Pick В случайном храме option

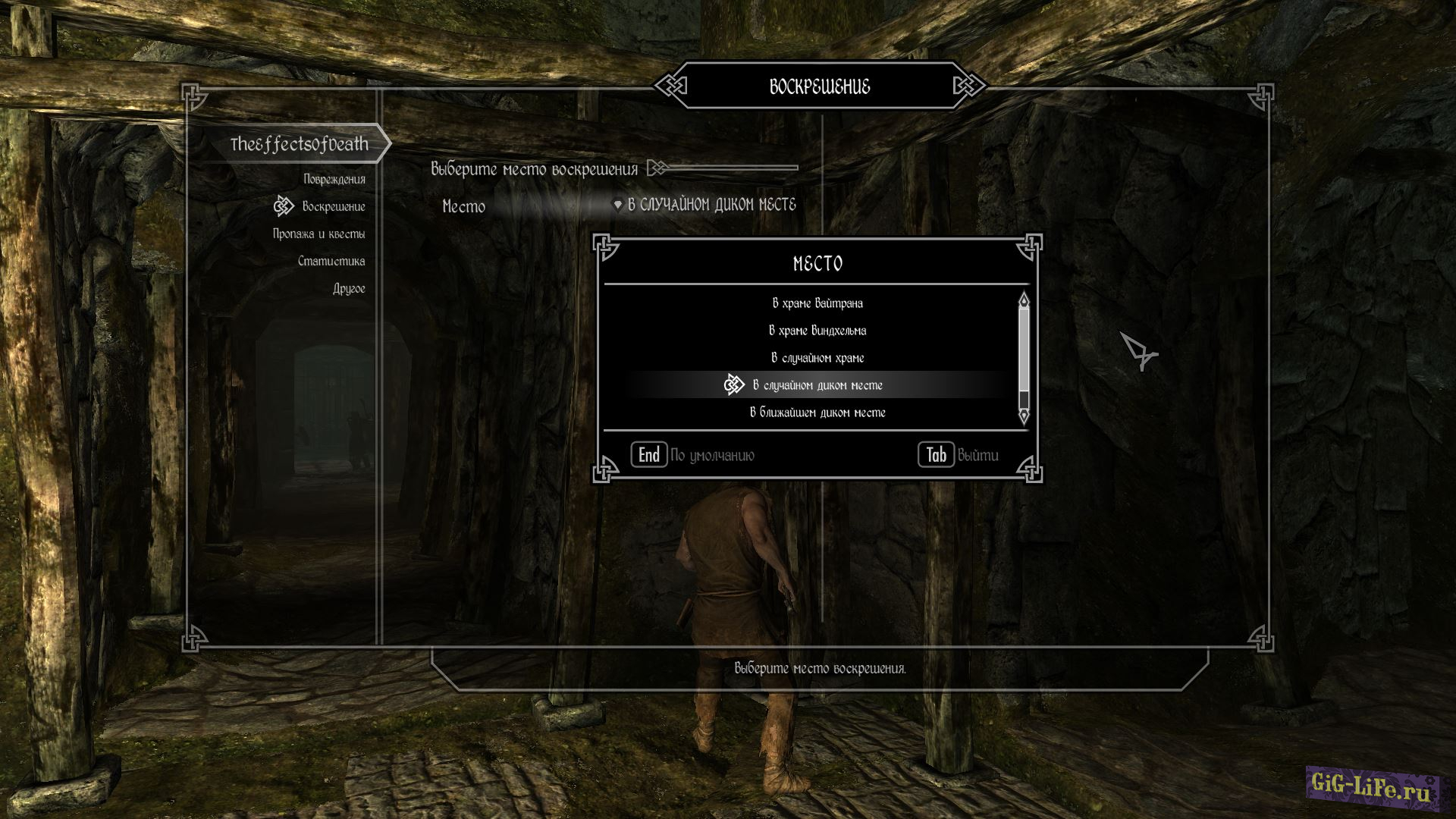(x=817, y=358)
